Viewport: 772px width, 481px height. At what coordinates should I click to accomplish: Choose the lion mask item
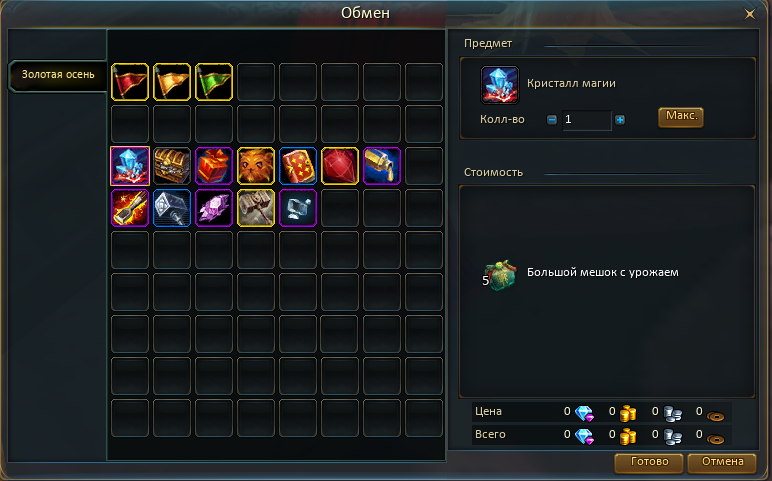[x=256, y=166]
